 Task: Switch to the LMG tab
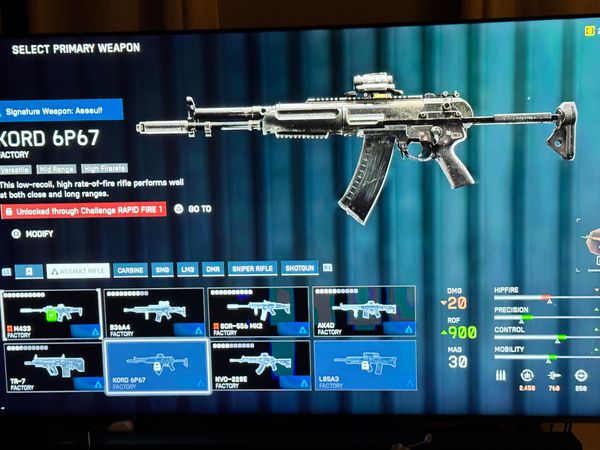pyautogui.click(x=188, y=270)
